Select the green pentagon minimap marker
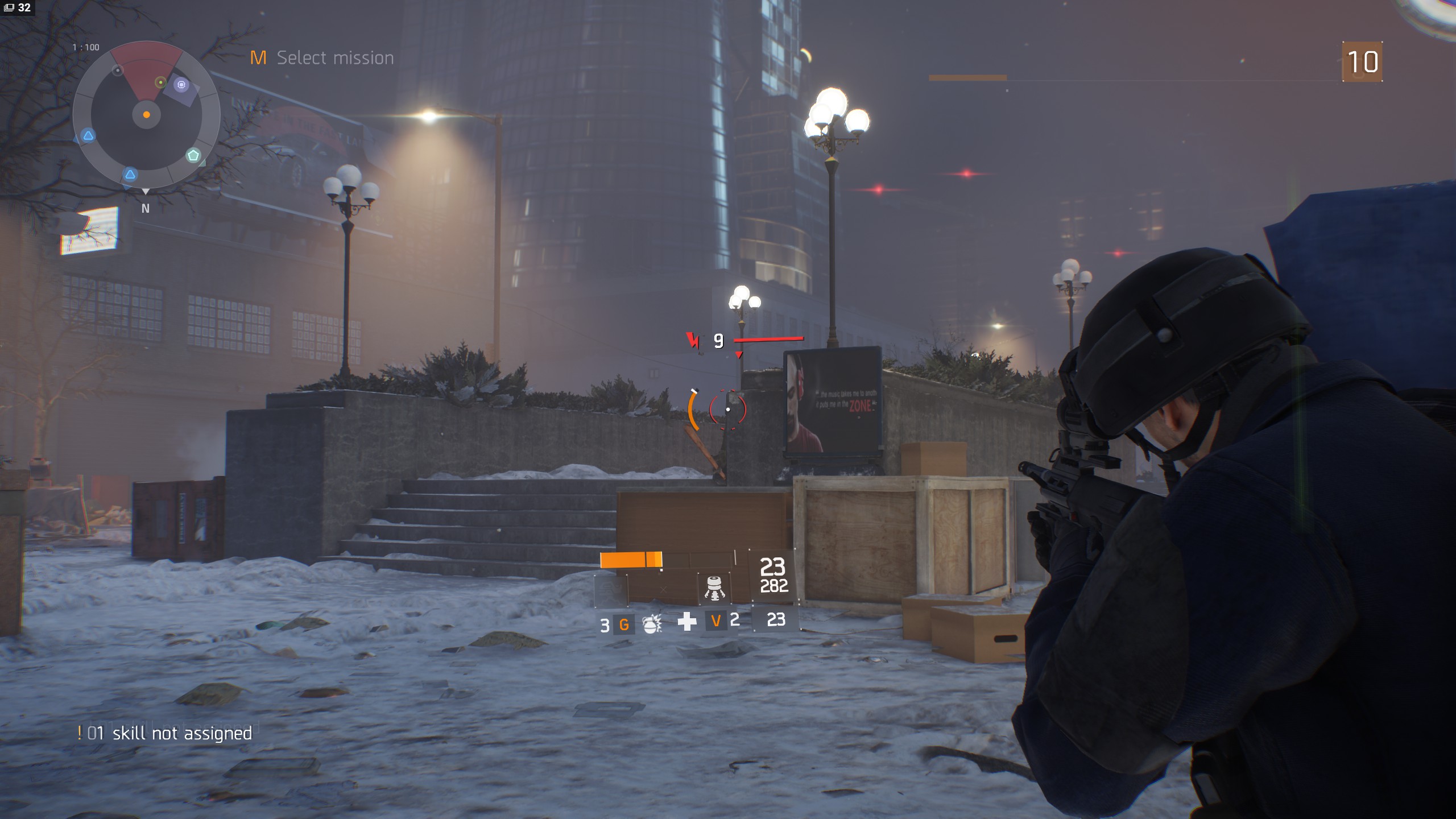This screenshot has height=819, width=1456. pyautogui.click(x=193, y=155)
